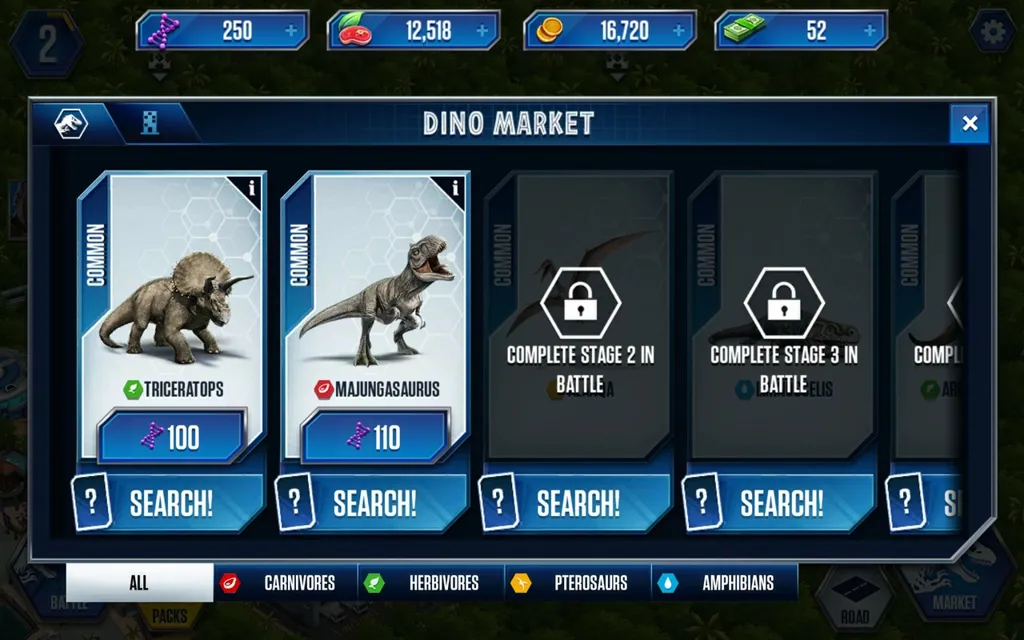Switch to the All filter tab
The height and width of the screenshot is (640, 1024).
click(x=139, y=583)
